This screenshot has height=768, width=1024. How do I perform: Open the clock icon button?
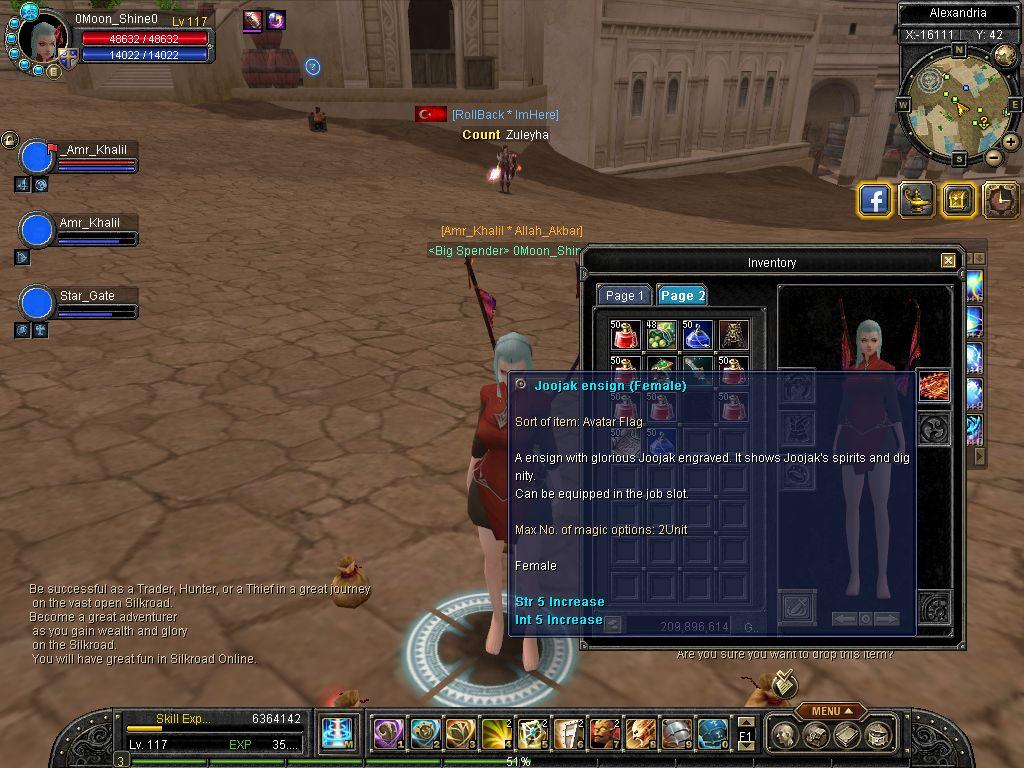click(1001, 200)
